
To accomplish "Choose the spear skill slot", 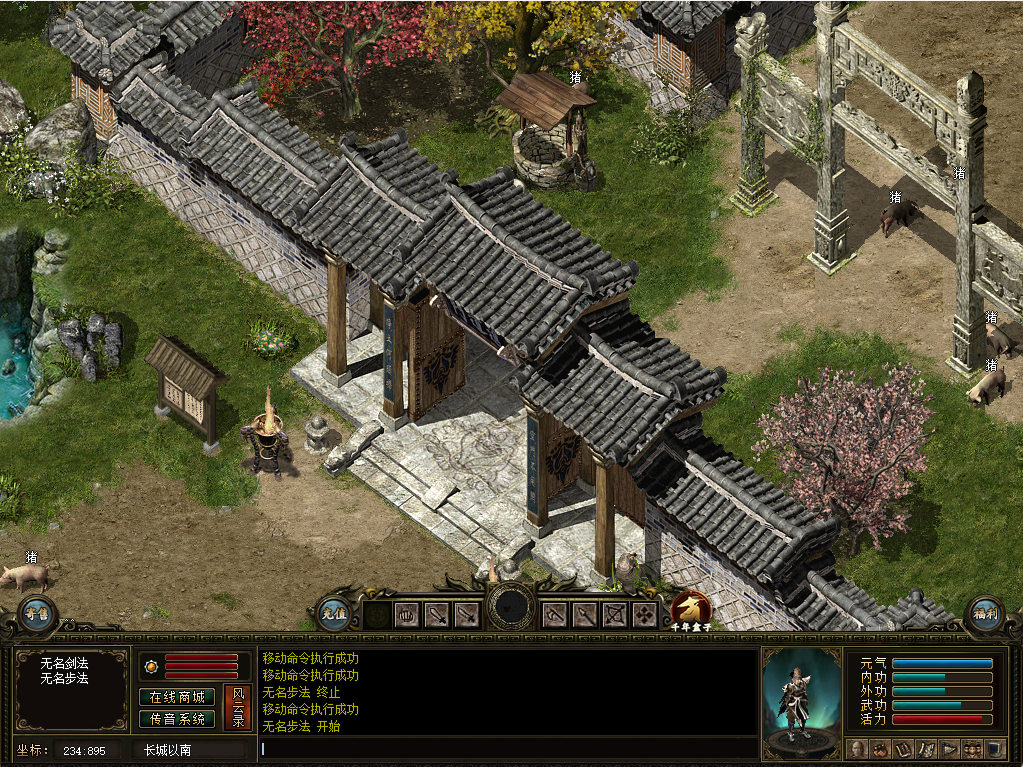I will 585,614.
